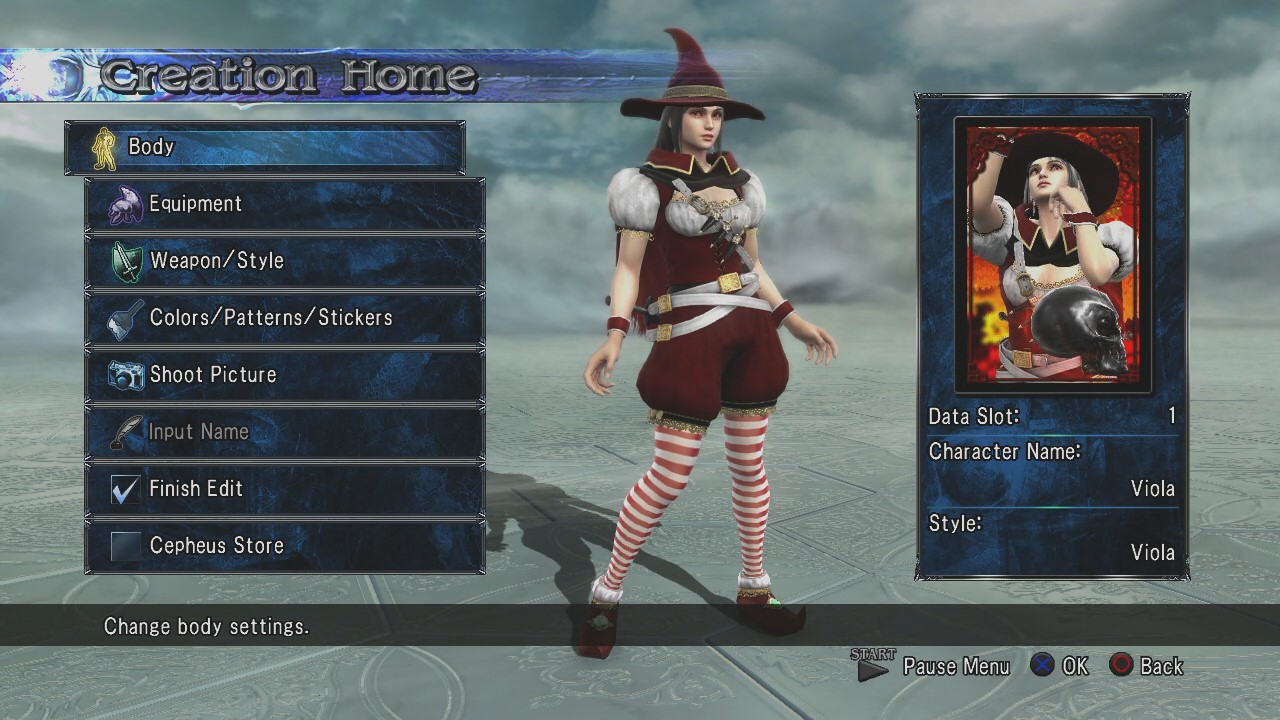Image resolution: width=1280 pixels, height=720 pixels.
Task: Click the character portrait thumbnail
Action: [x=1052, y=255]
